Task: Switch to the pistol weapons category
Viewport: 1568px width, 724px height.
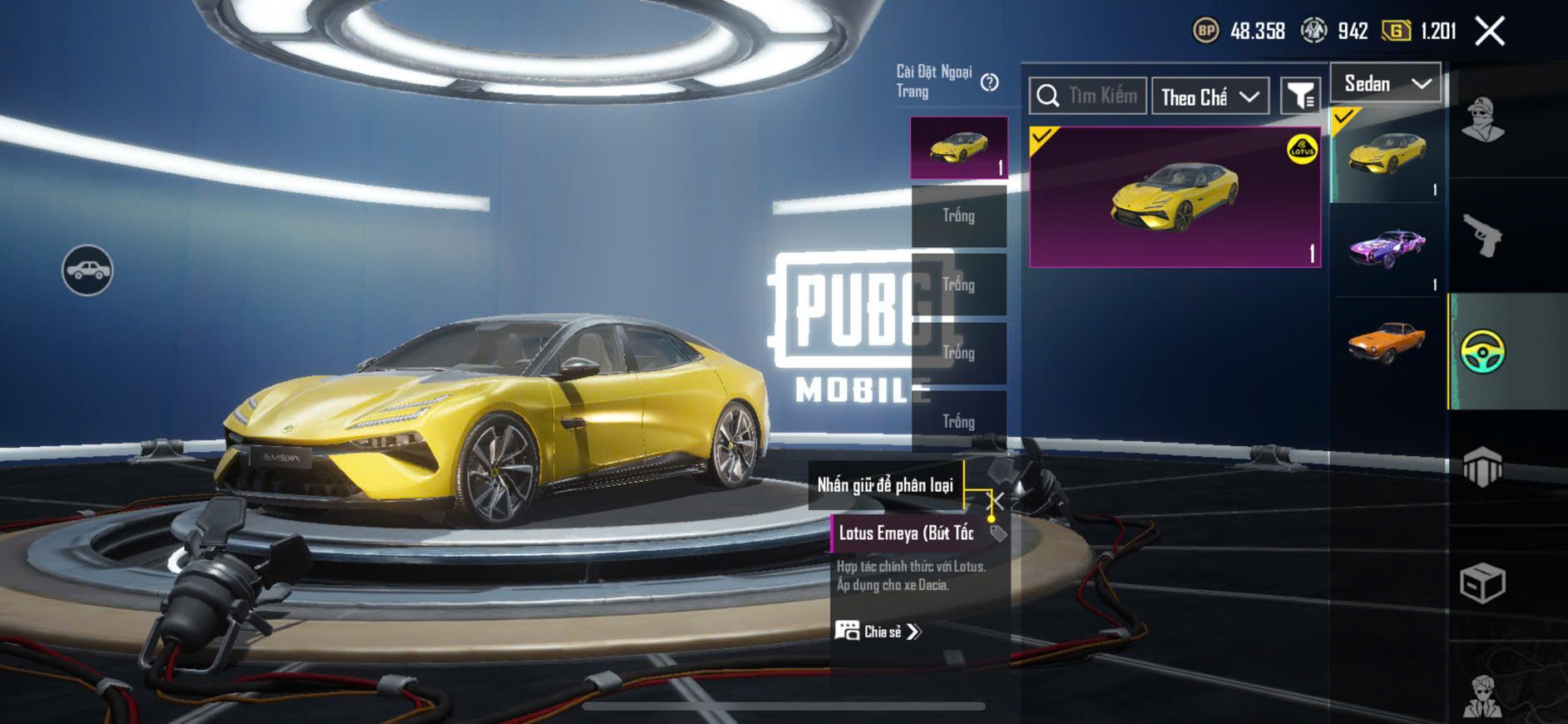Action: (1482, 236)
